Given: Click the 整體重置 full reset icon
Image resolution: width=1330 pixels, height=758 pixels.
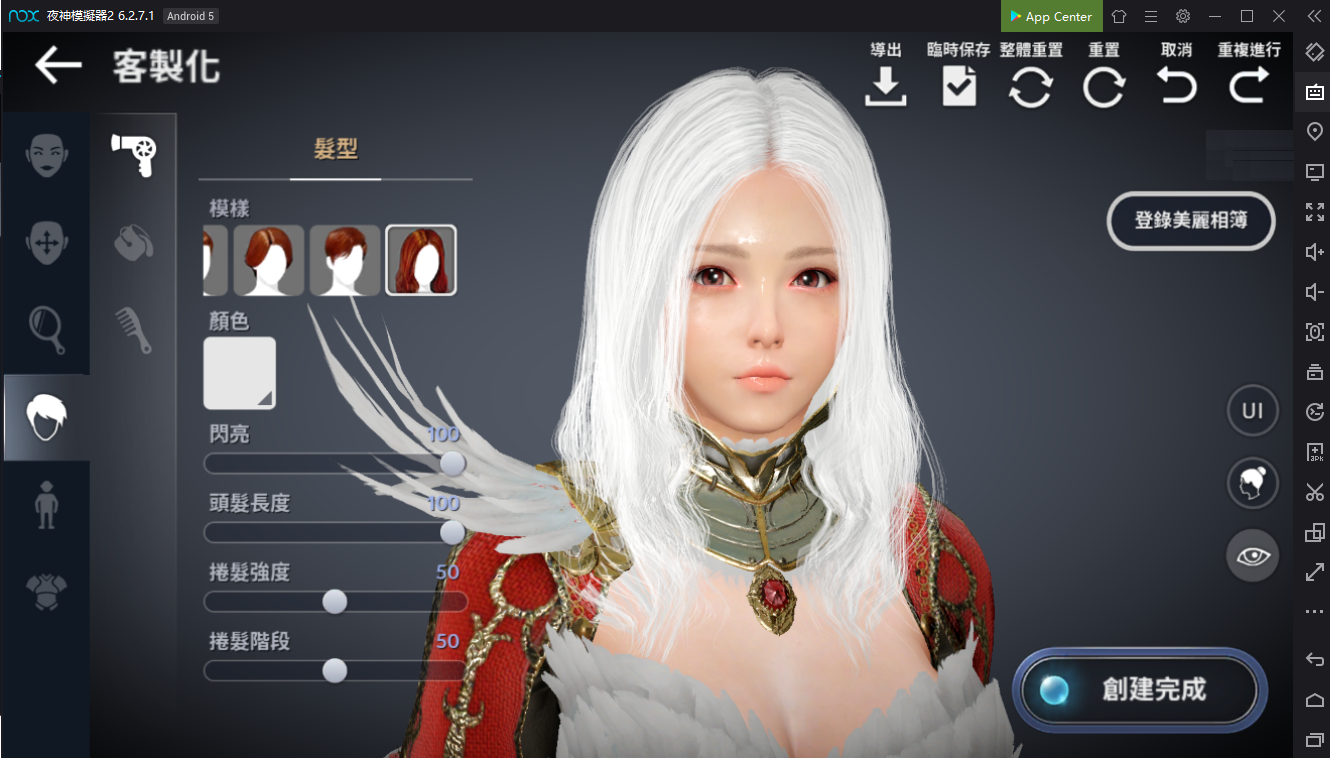Looking at the screenshot, I should [x=1031, y=88].
